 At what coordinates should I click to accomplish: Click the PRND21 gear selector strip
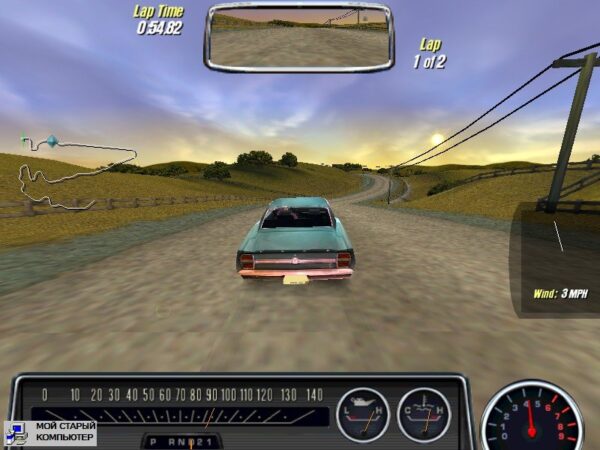point(182,440)
